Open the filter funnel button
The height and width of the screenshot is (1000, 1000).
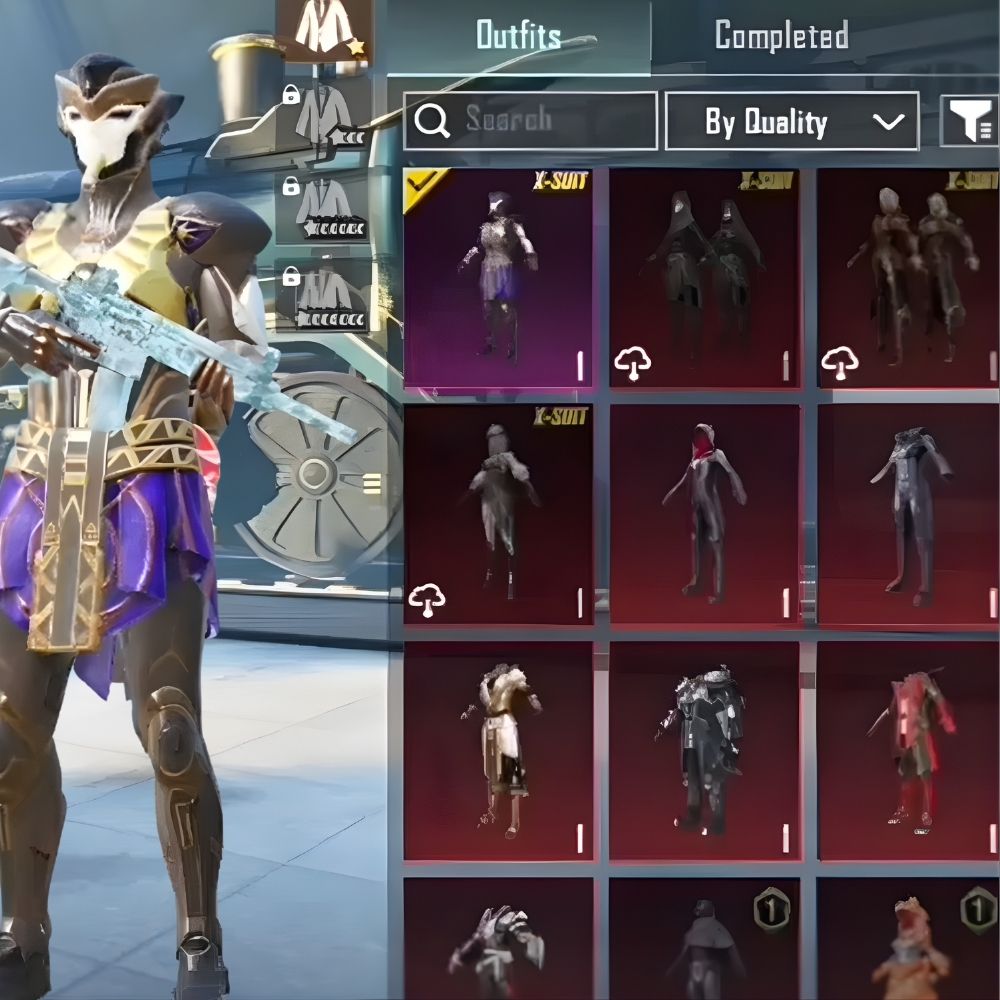(970, 122)
